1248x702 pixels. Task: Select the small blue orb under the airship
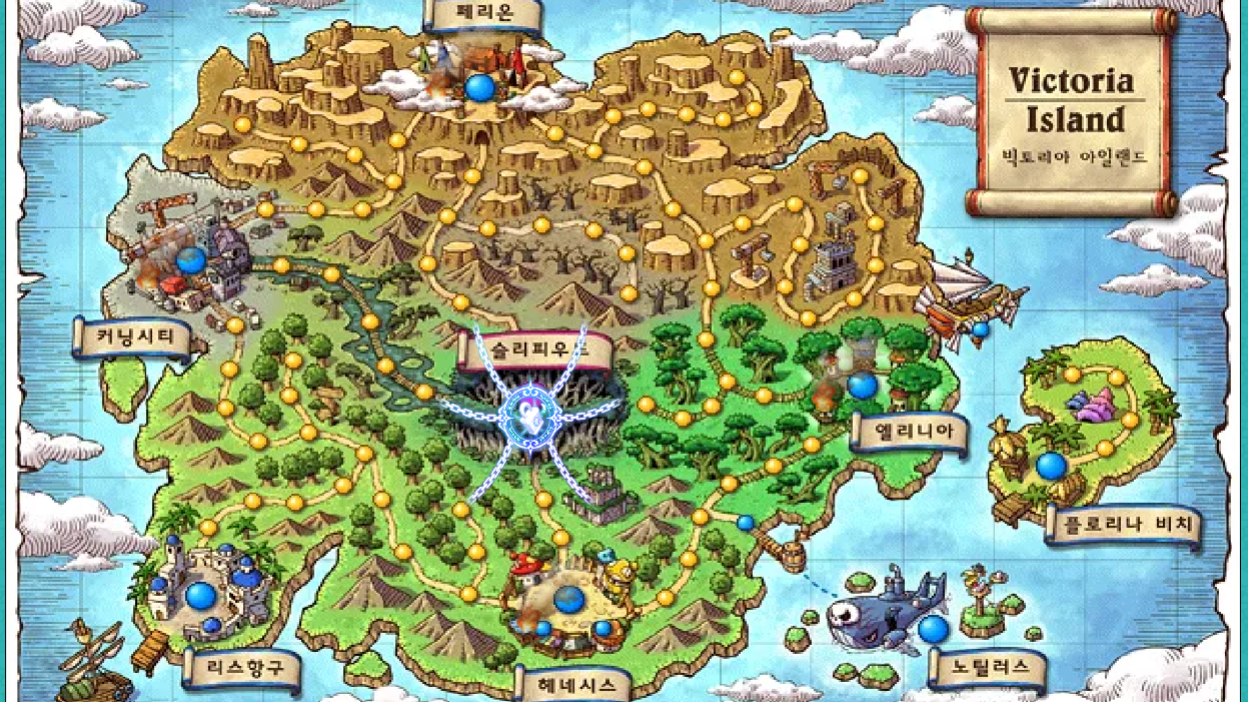pyautogui.click(x=981, y=330)
